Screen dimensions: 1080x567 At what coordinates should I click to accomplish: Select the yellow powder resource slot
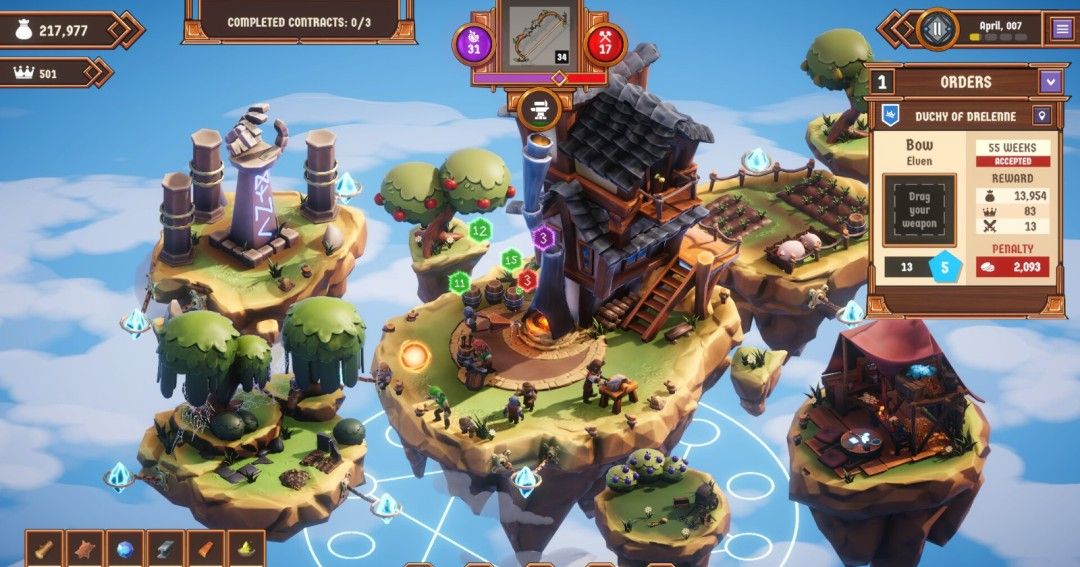[245, 549]
